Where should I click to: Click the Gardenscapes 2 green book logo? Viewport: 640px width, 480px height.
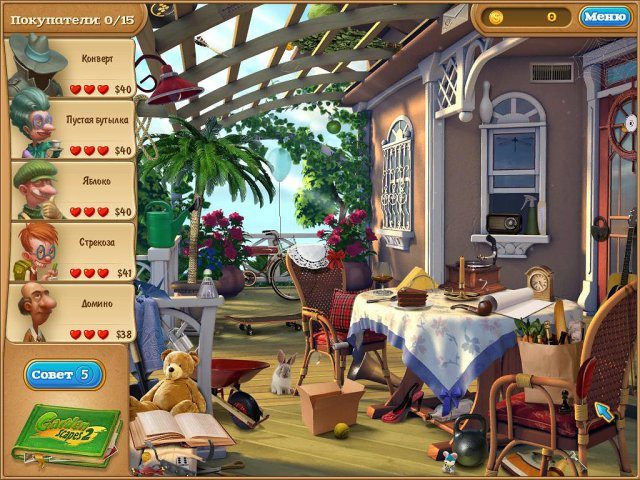[69, 432]
